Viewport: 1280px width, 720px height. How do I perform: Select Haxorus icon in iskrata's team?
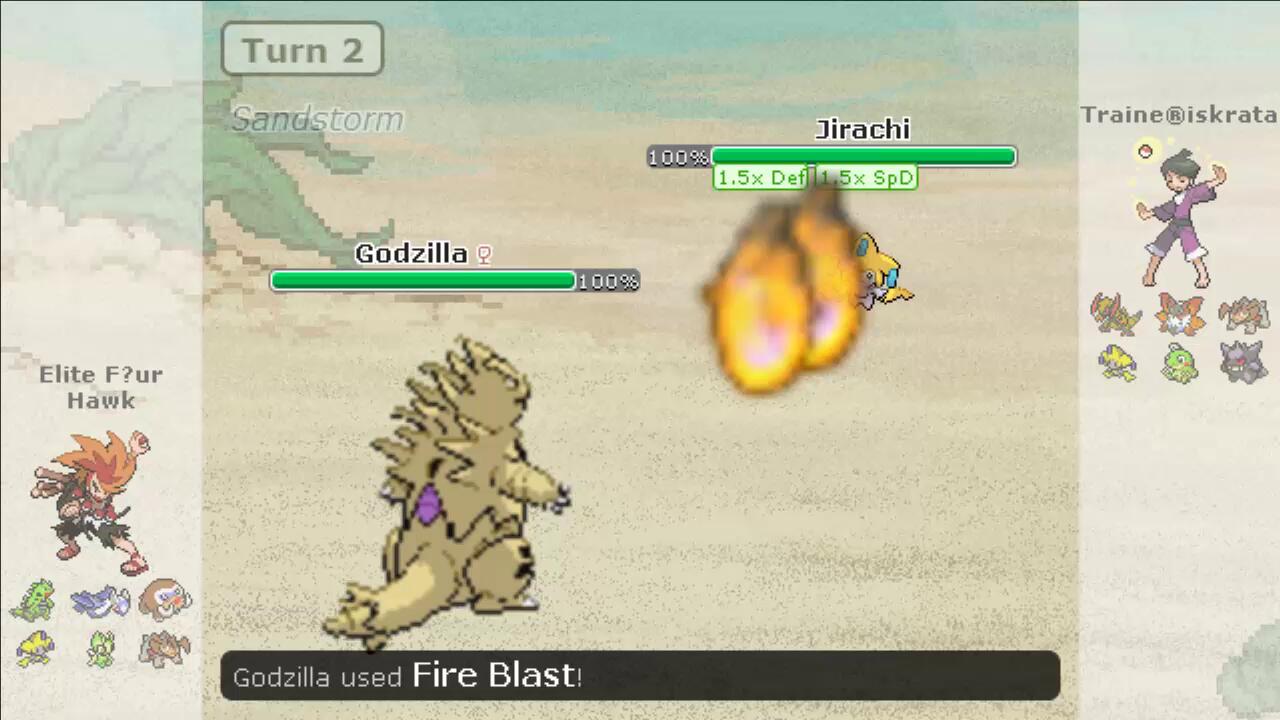(x=1116, y=314)
